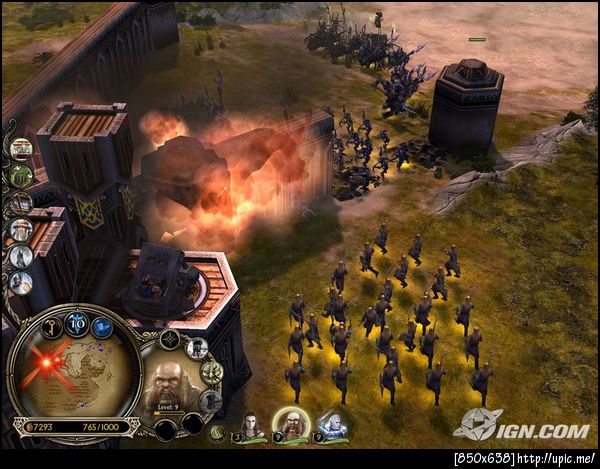Viewport: 600px width, 469px height.
Task: Activate the green ability icon beside the dwarf portrait
Action: click(x=211, y=372)
